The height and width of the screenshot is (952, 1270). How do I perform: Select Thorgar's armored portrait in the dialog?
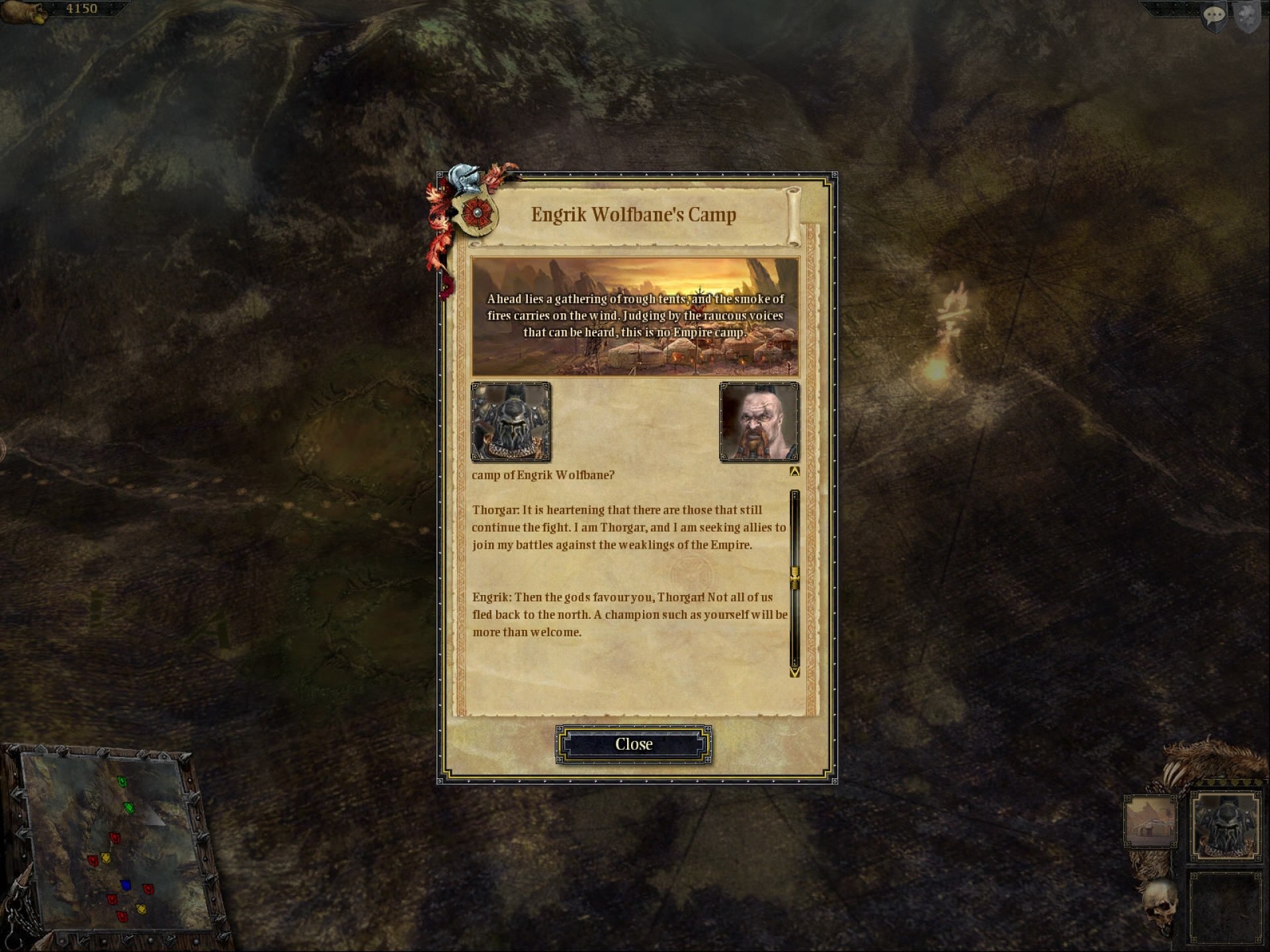[511, 422]
